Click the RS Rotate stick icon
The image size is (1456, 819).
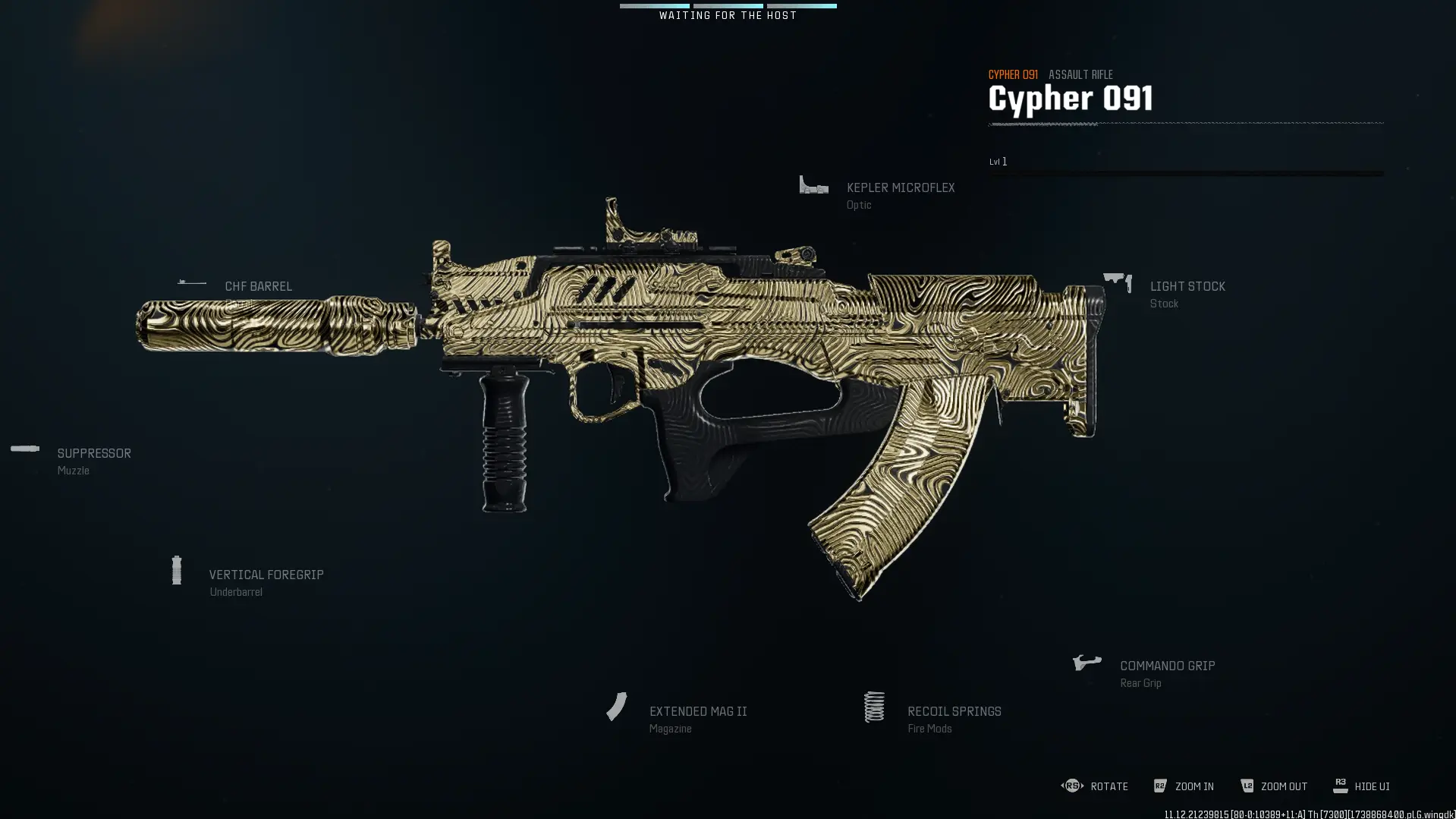(x=1071, y=786)
